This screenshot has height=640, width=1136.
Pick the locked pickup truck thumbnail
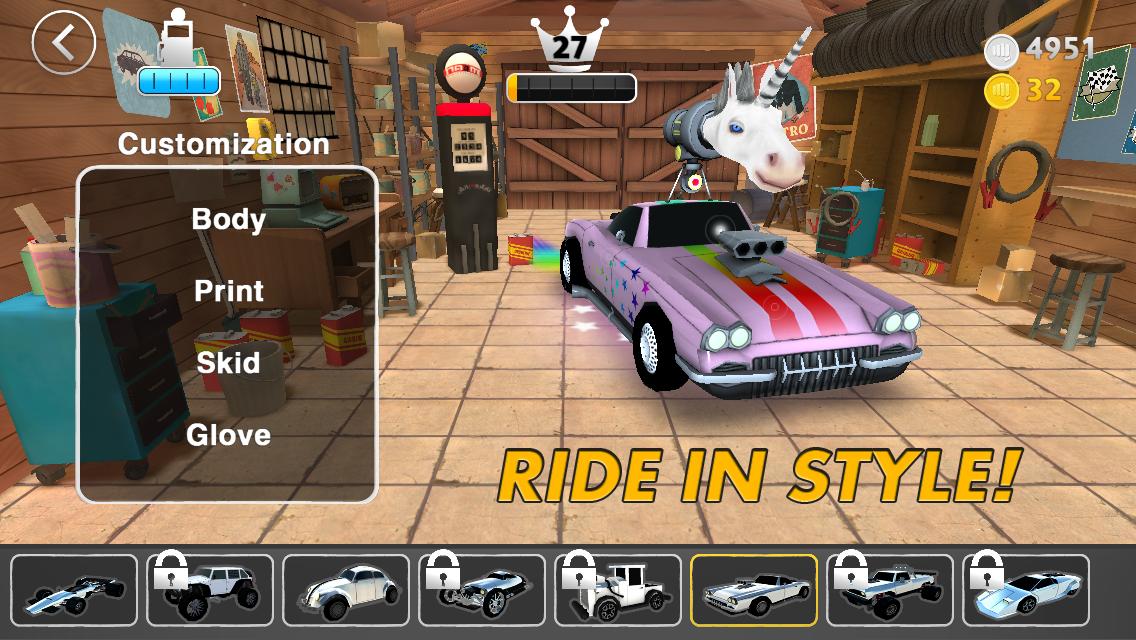click(x=890, y=590)
